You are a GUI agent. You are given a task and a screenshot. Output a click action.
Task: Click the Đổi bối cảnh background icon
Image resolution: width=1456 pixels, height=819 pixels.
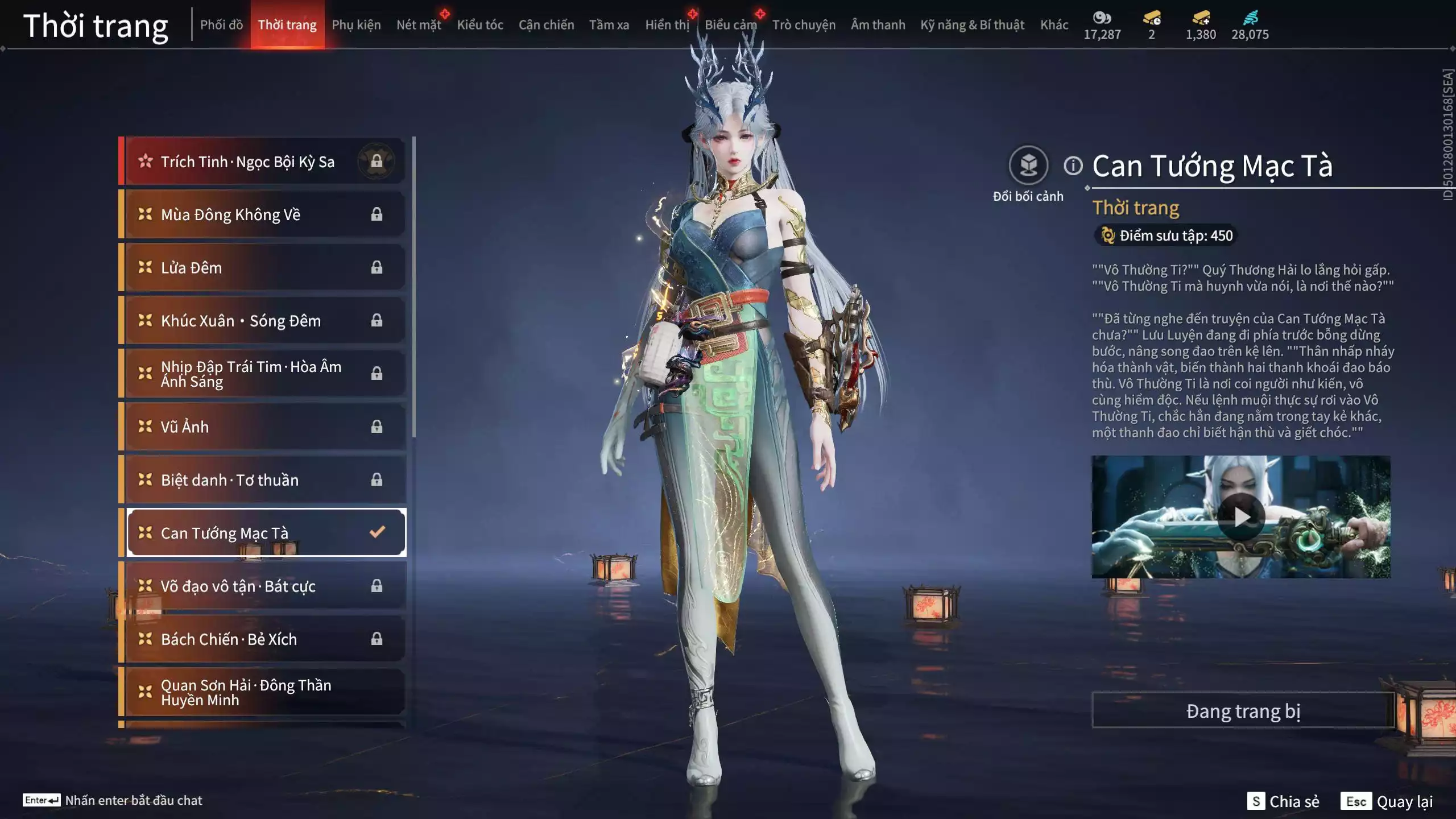click(x=1028, y=166)
